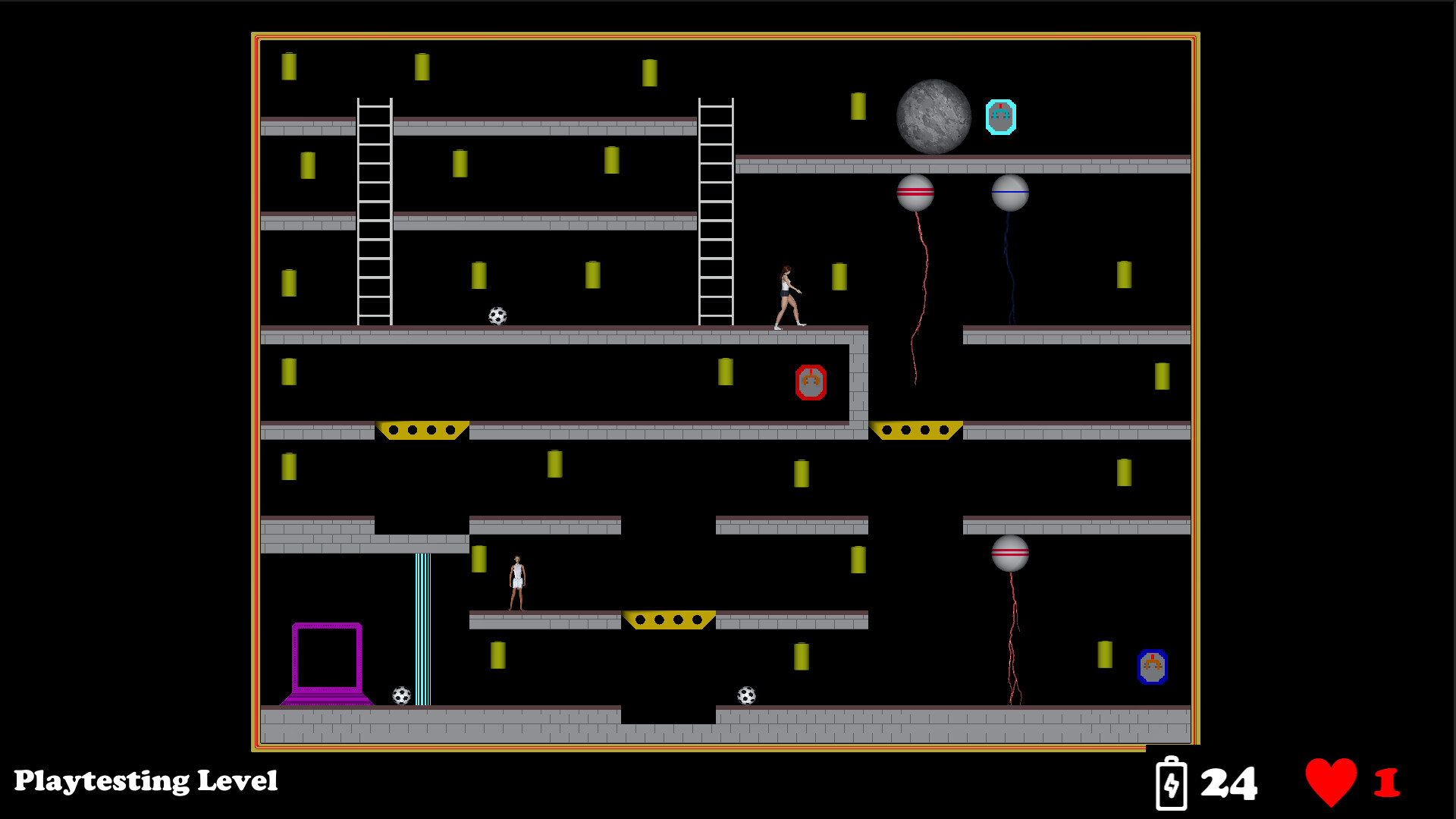Toggle the blue-striped balloon with dark lightning
1456x819 pixels.
click(1009, 192)
